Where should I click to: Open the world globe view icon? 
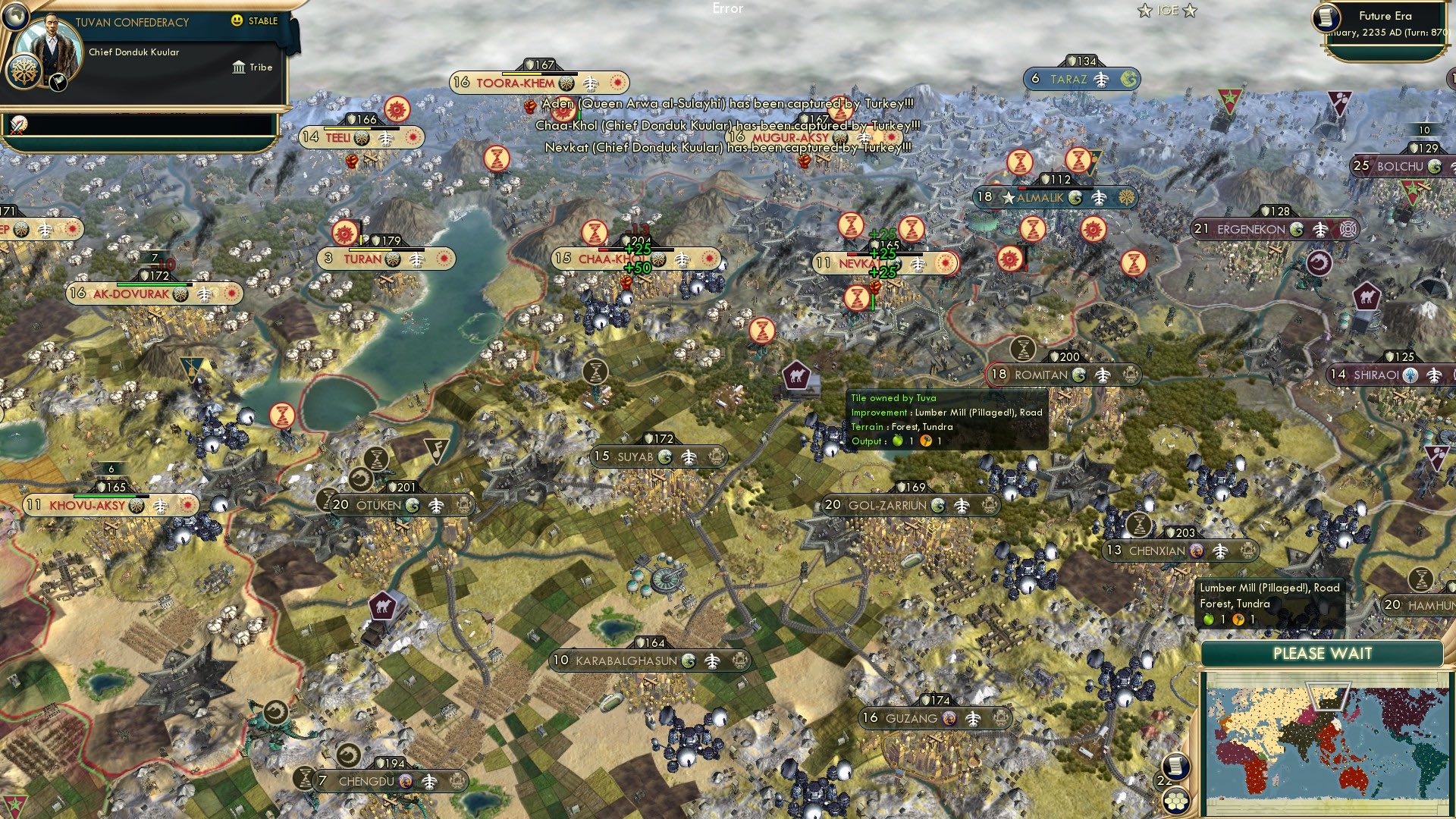click(x=15, y=17)
